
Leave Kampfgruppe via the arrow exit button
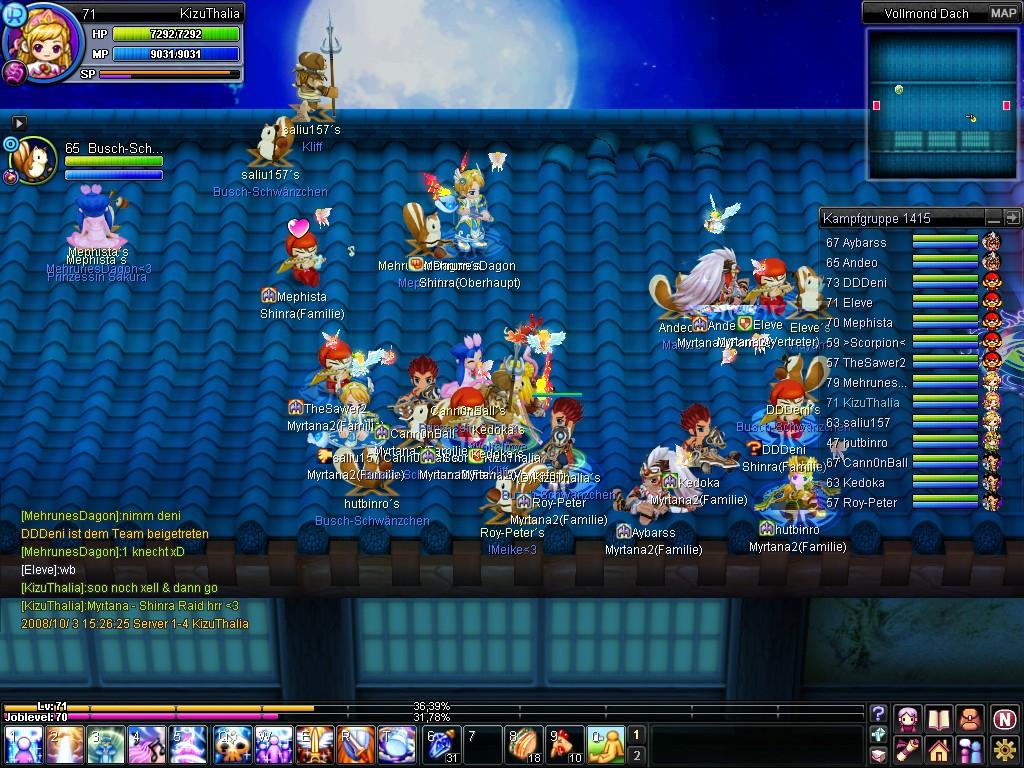[x=1012, y=218]
